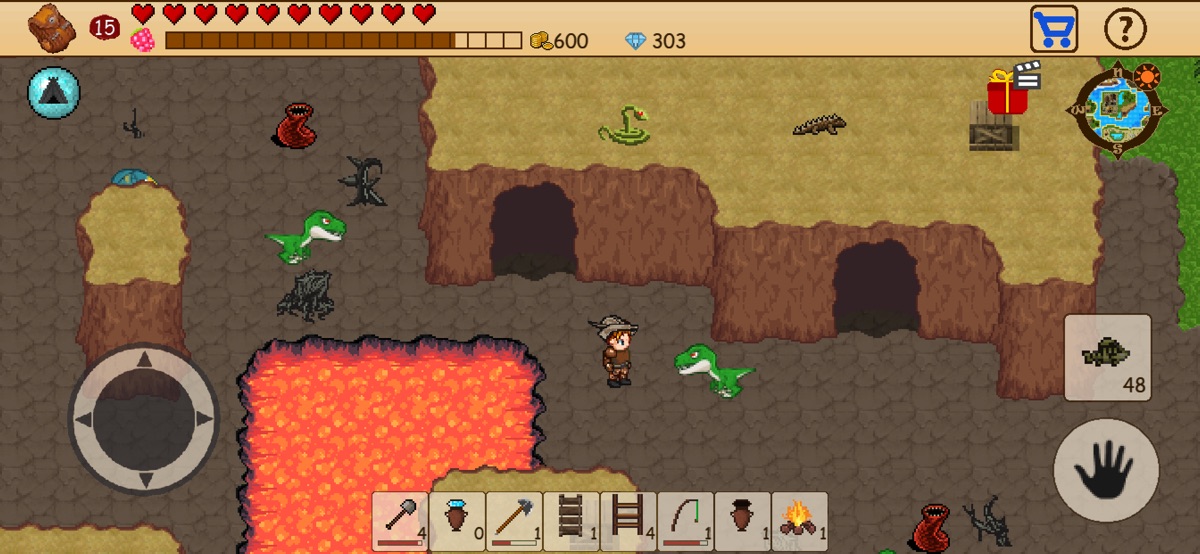Image resolution: width=1200 pixels, height=554 pixels.
Task: Tap the blue diamond currency icon
Action: [x=636, y=41]
